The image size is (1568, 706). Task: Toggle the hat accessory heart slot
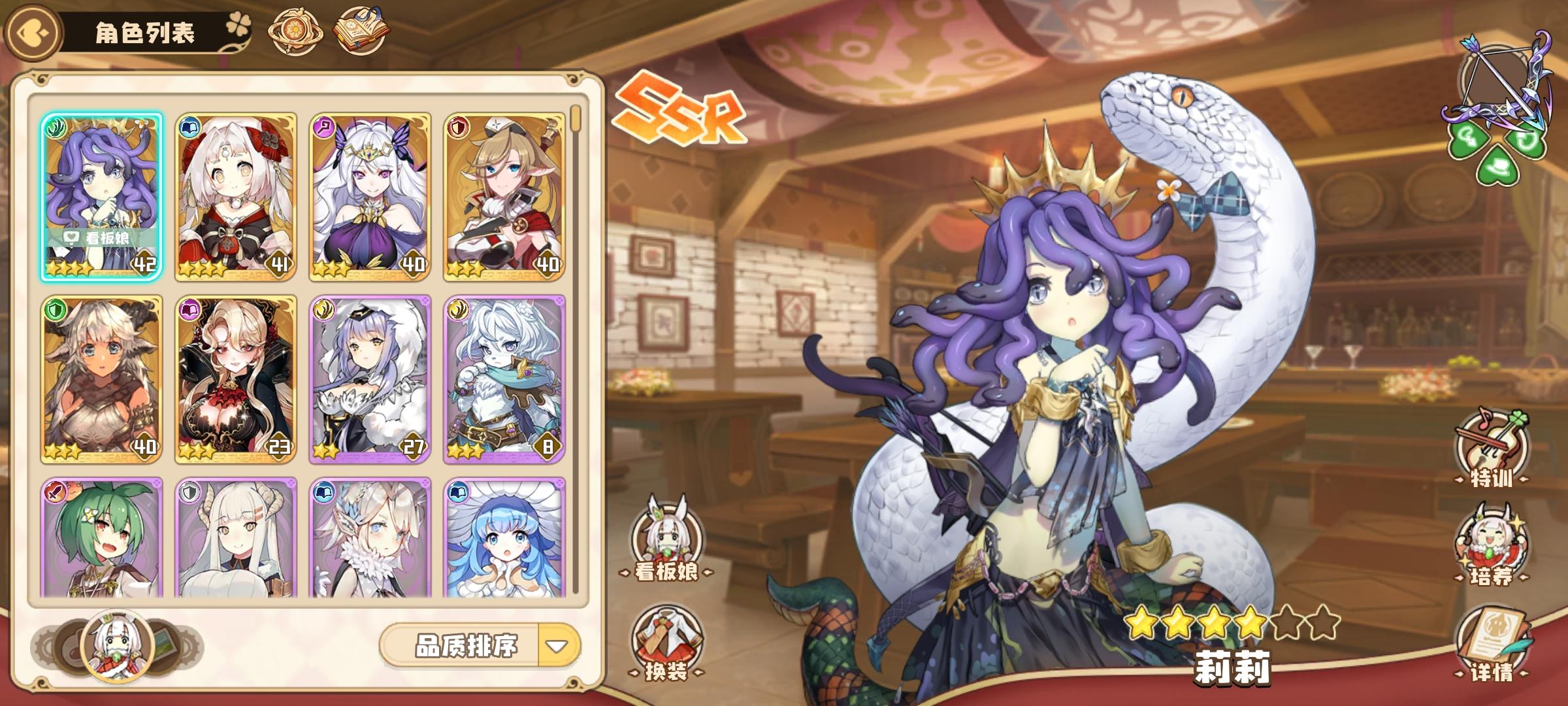[x=1498, y=165]
